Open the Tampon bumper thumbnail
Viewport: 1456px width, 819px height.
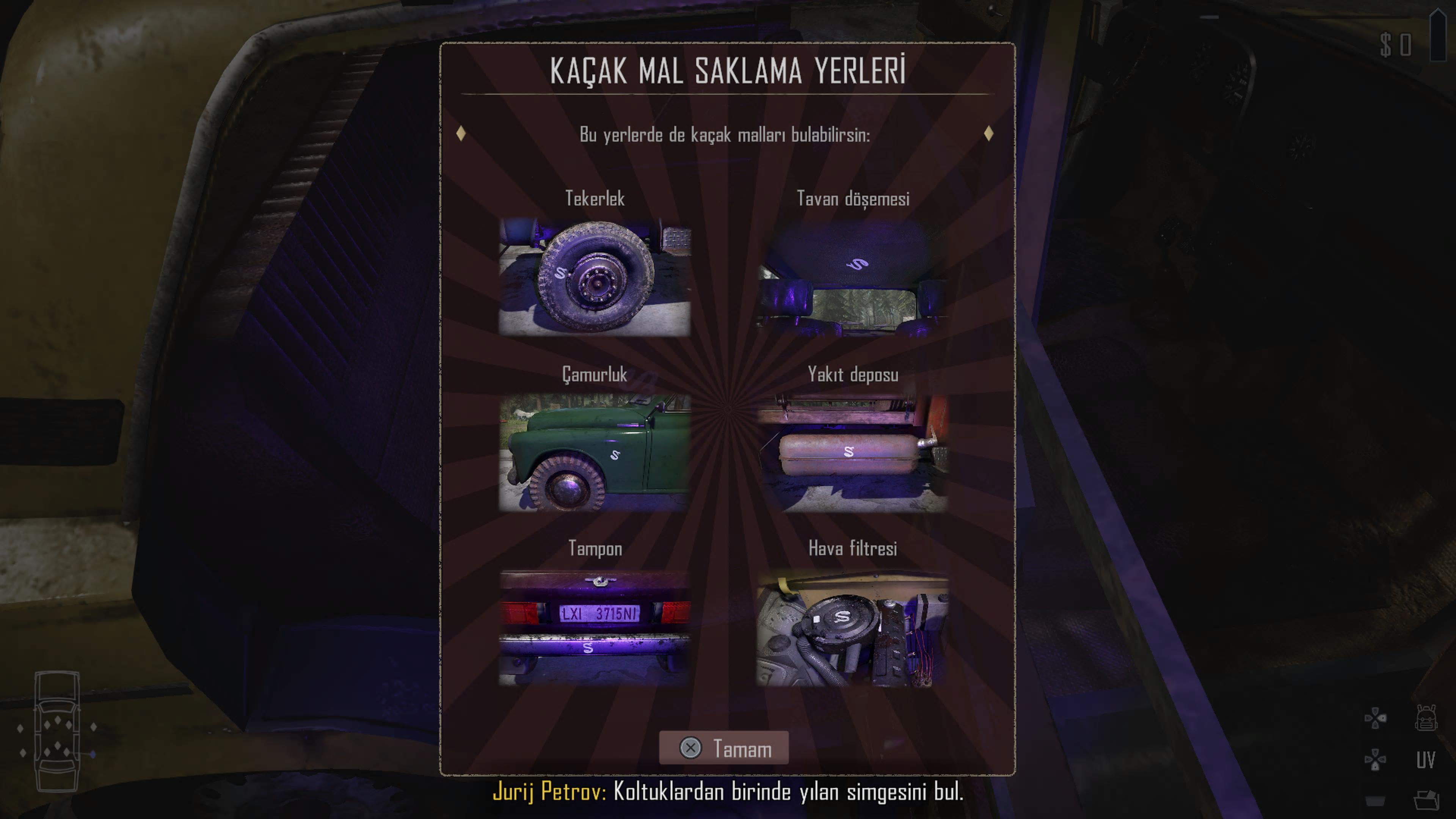click(x=595, y=628)
